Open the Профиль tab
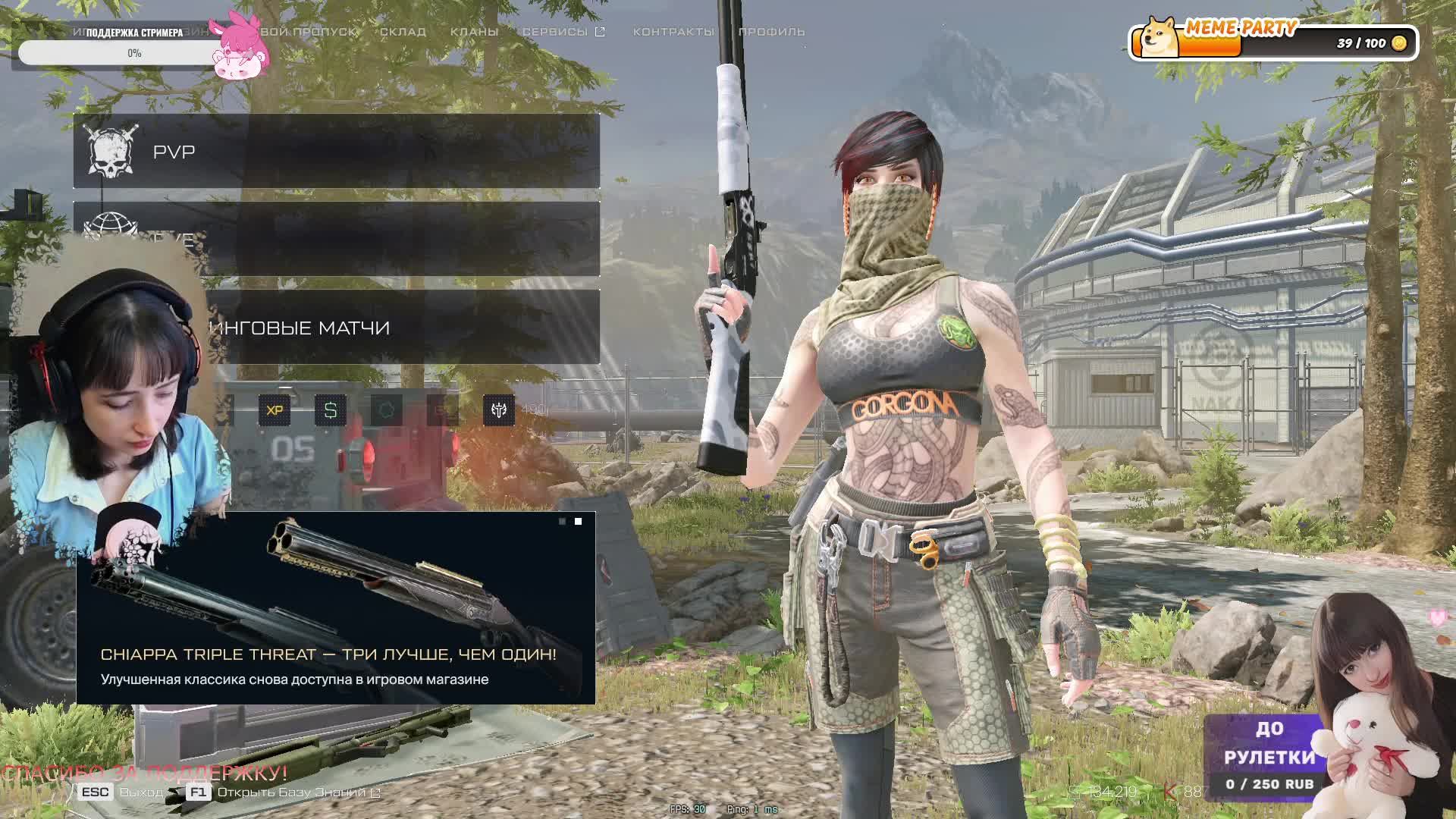The image size is (1456, 819). [x=771, y=32]
